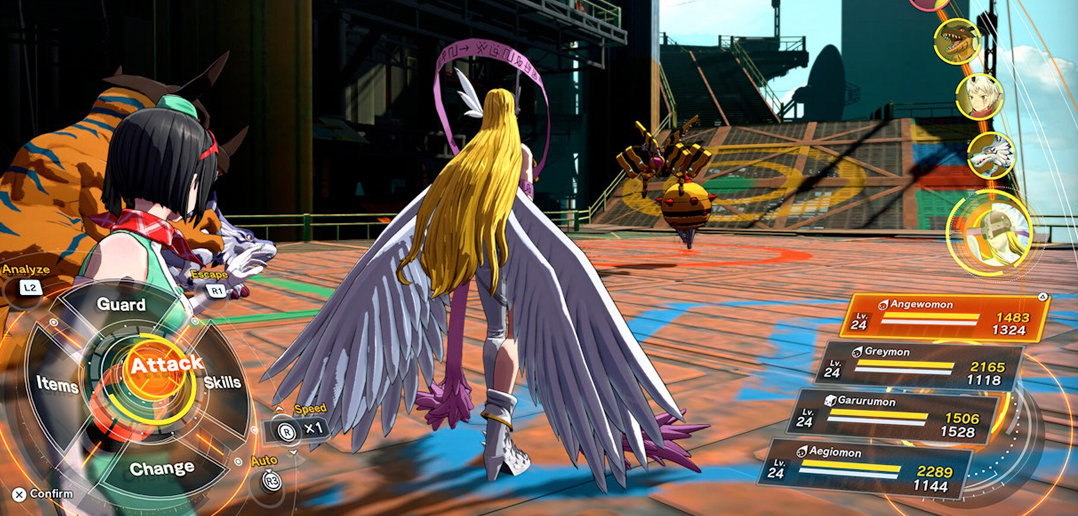The height and width of the screenshot is (516, 1078).
Task: Open the Items command
Action: pos(57,383)
